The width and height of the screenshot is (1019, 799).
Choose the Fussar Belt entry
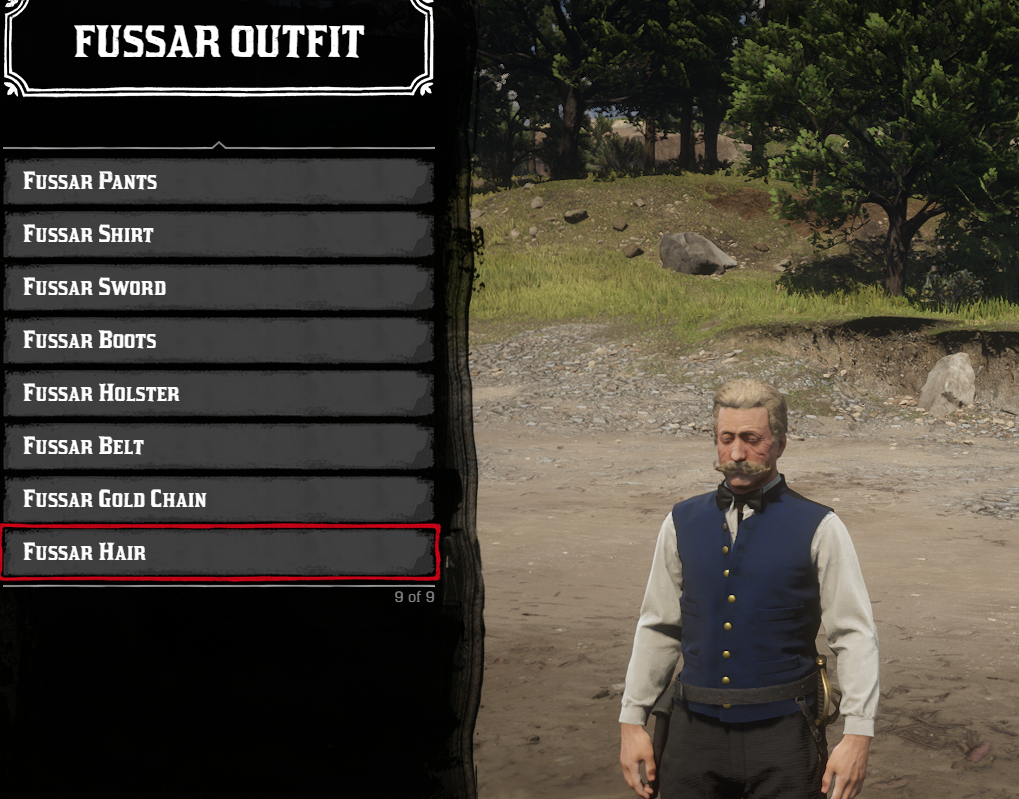[x=219, y=447]
